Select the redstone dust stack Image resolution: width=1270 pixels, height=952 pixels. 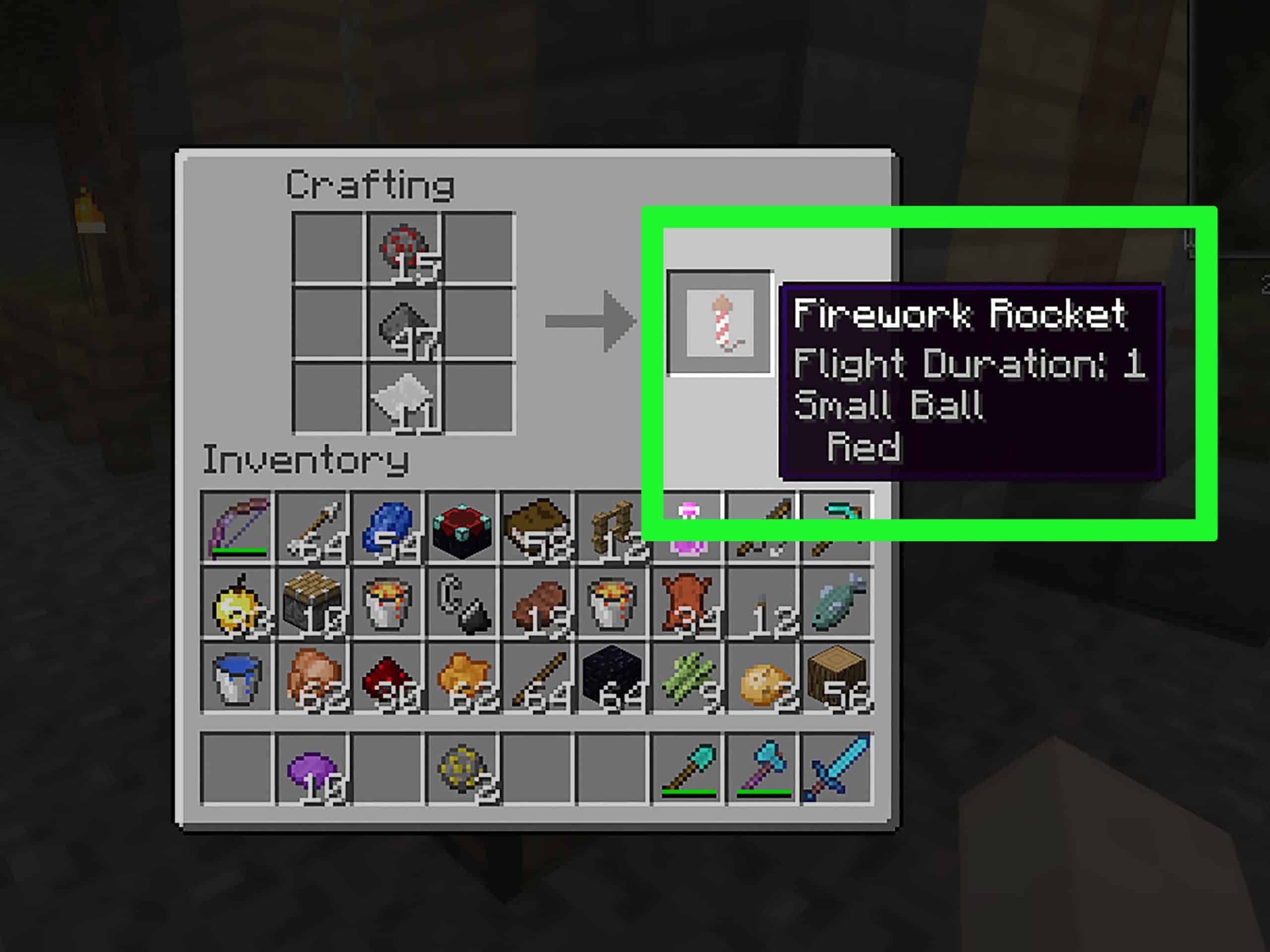point(387,678)
